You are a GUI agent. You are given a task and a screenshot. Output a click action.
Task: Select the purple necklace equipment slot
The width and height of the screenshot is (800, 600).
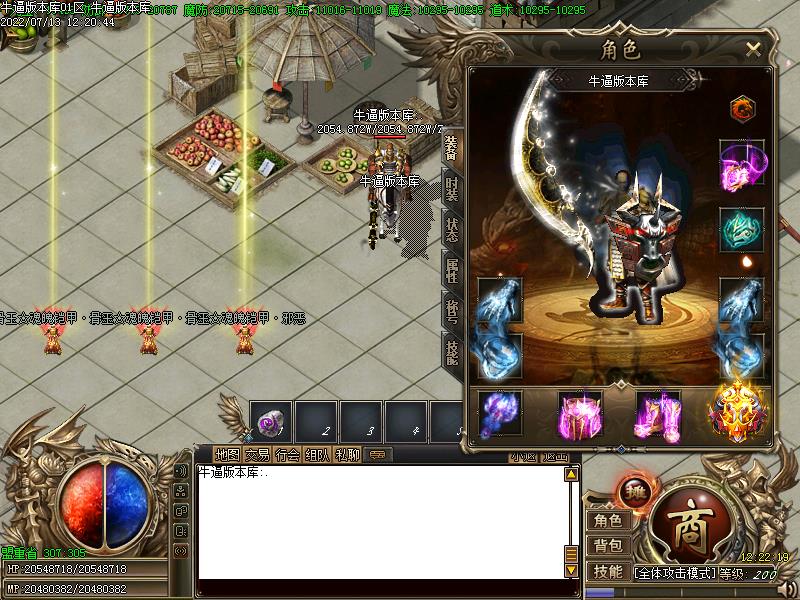pos(742,163)
